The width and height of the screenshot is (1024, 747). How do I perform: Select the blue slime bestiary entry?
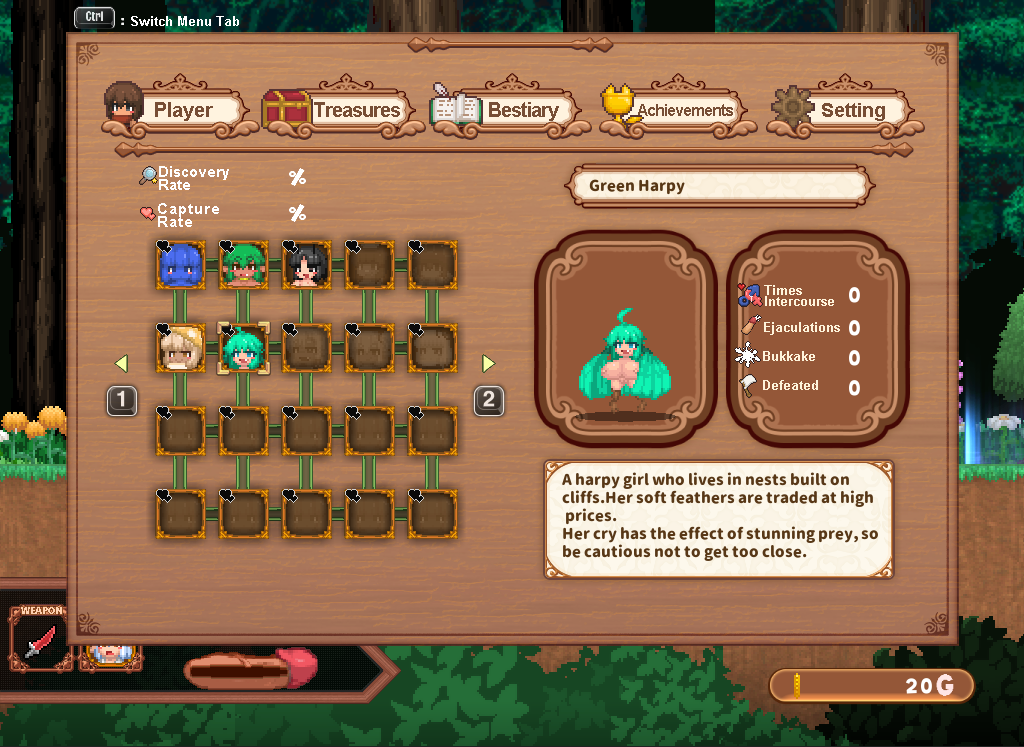[181, 265]
